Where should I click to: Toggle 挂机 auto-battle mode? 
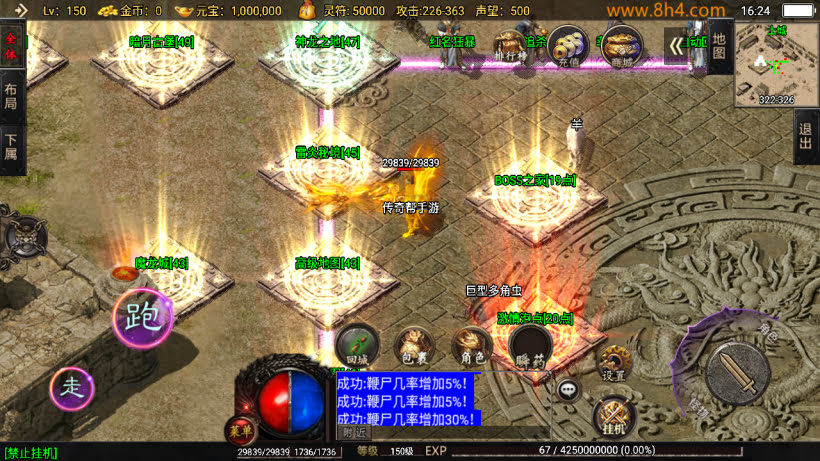pos(612,416)
